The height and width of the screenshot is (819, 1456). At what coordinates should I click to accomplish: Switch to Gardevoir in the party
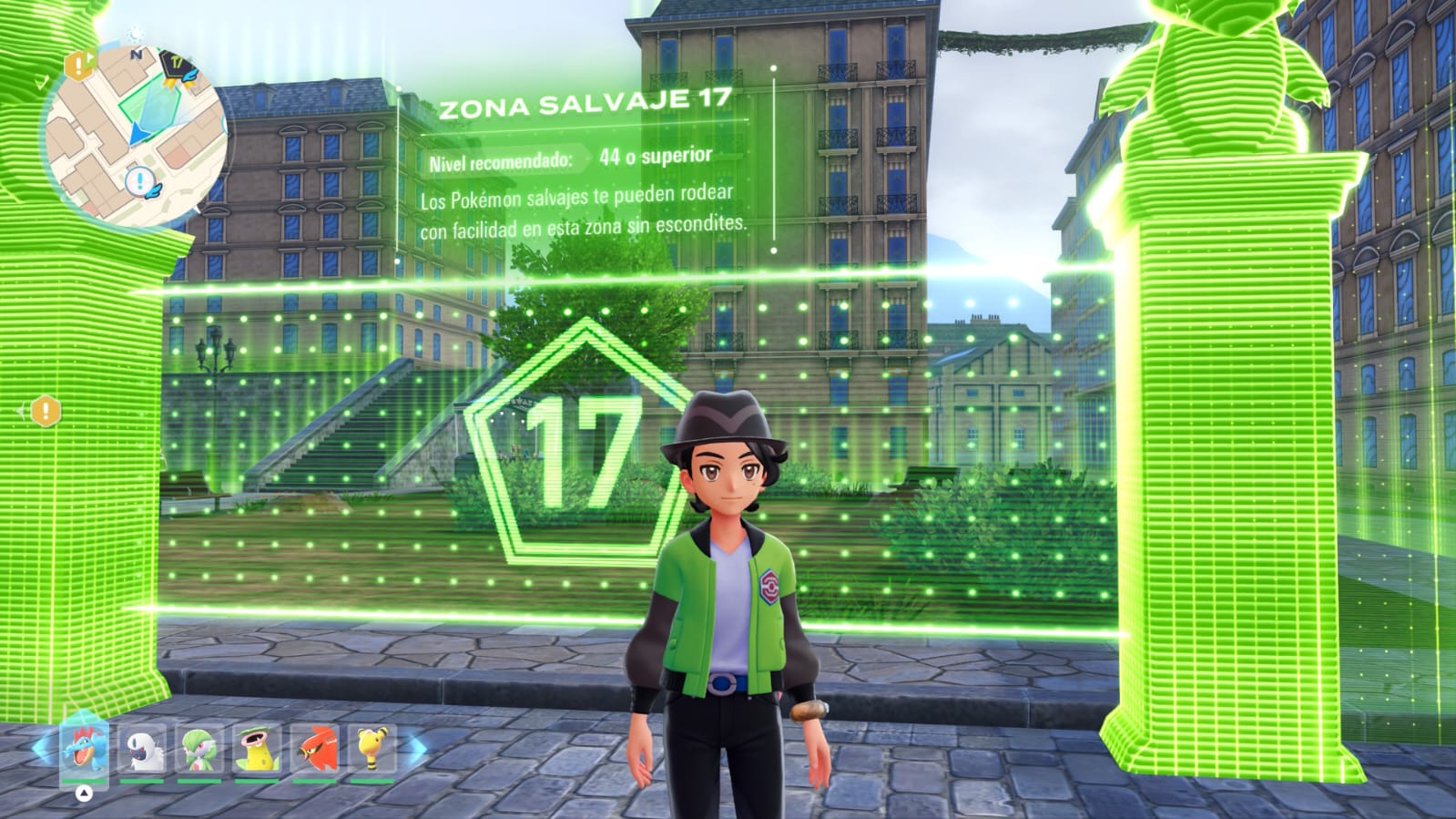point(200,751)
